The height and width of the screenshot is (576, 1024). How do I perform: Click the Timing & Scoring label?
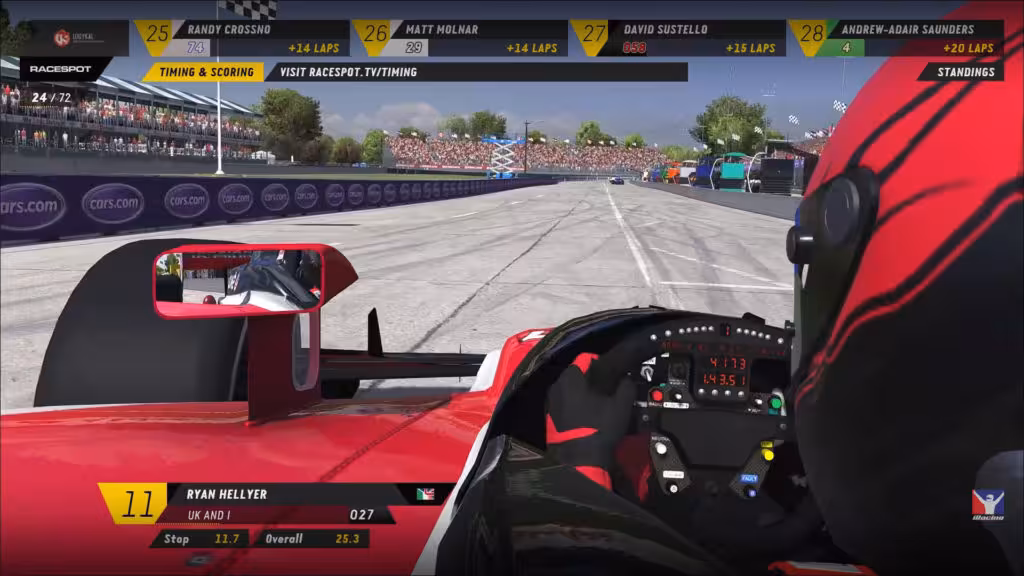pyautogui.click(x=204, y=72)
